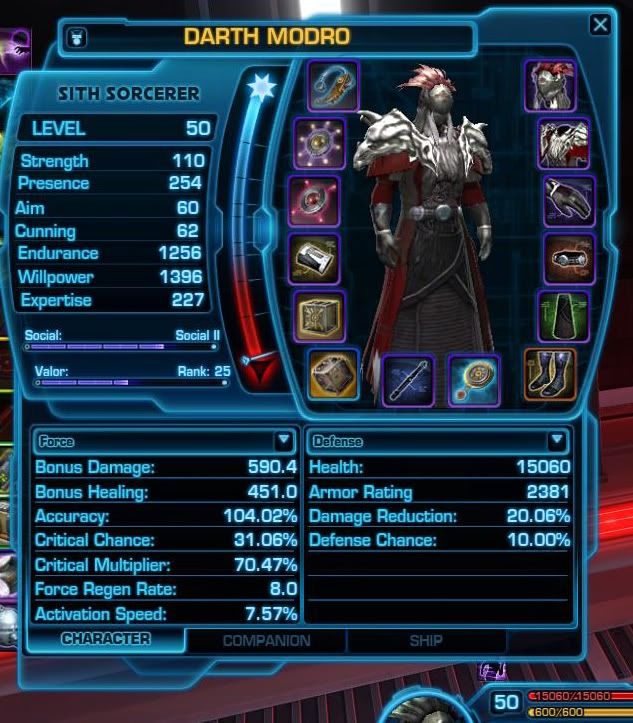Select the boots equipment slot
The image size is (633, 723).
pyautogui.click(x=550, y=374)
